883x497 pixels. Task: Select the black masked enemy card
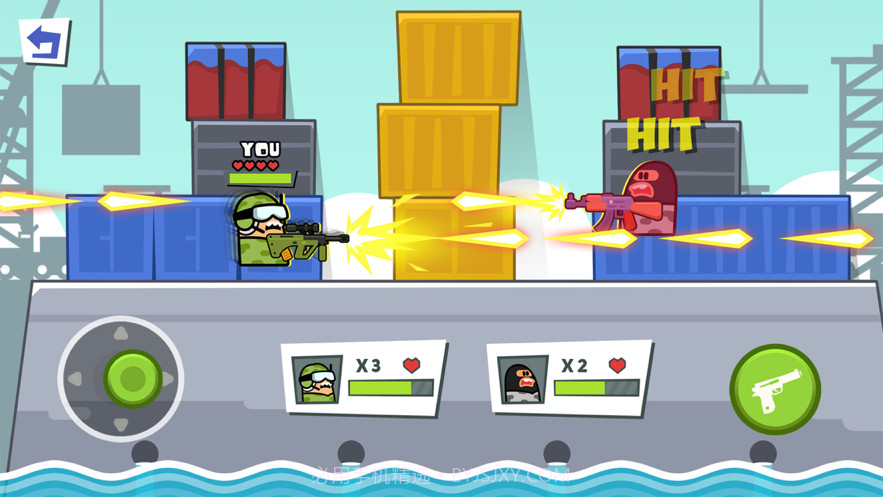point(569,378)
